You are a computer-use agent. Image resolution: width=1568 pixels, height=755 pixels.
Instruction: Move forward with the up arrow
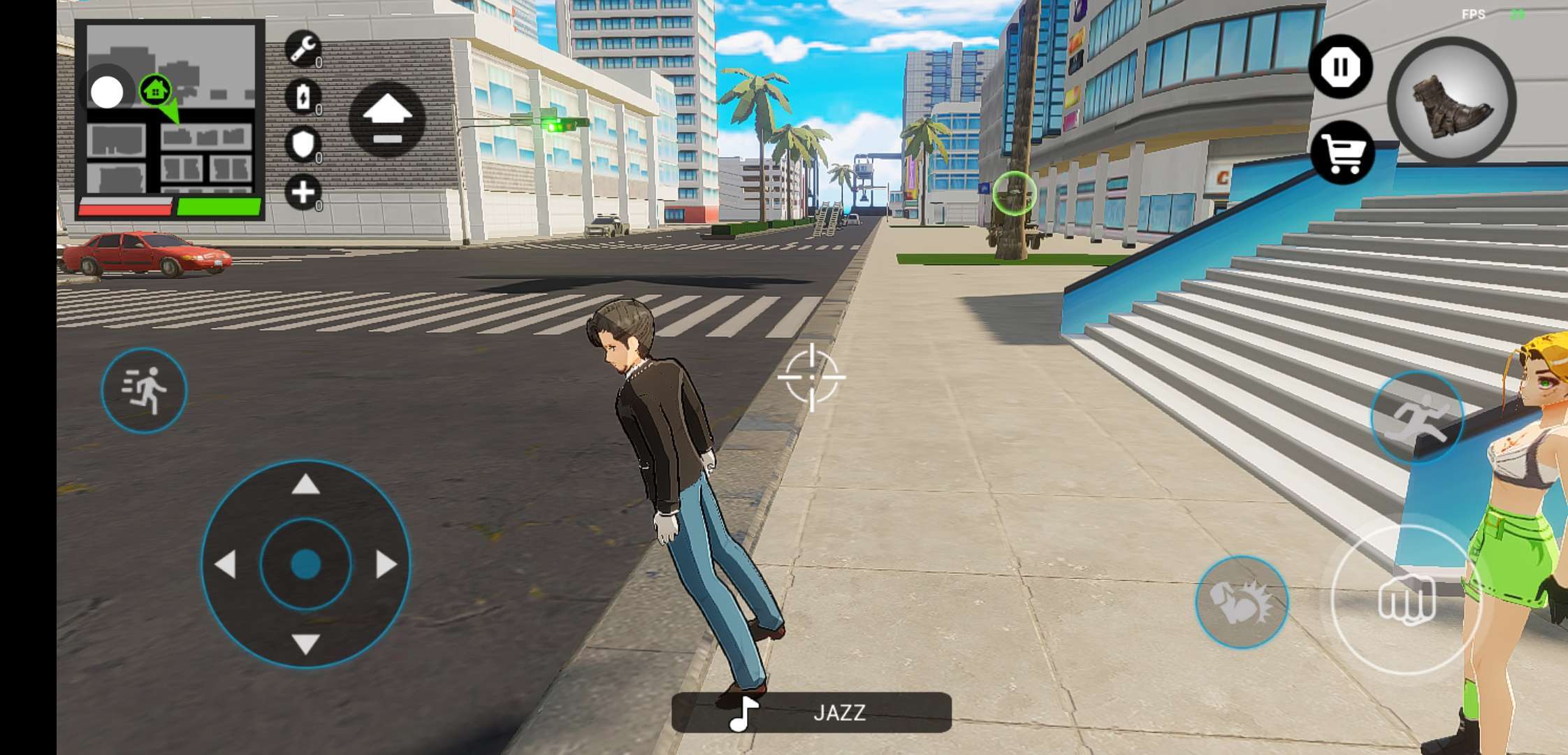tap(305, 484)
